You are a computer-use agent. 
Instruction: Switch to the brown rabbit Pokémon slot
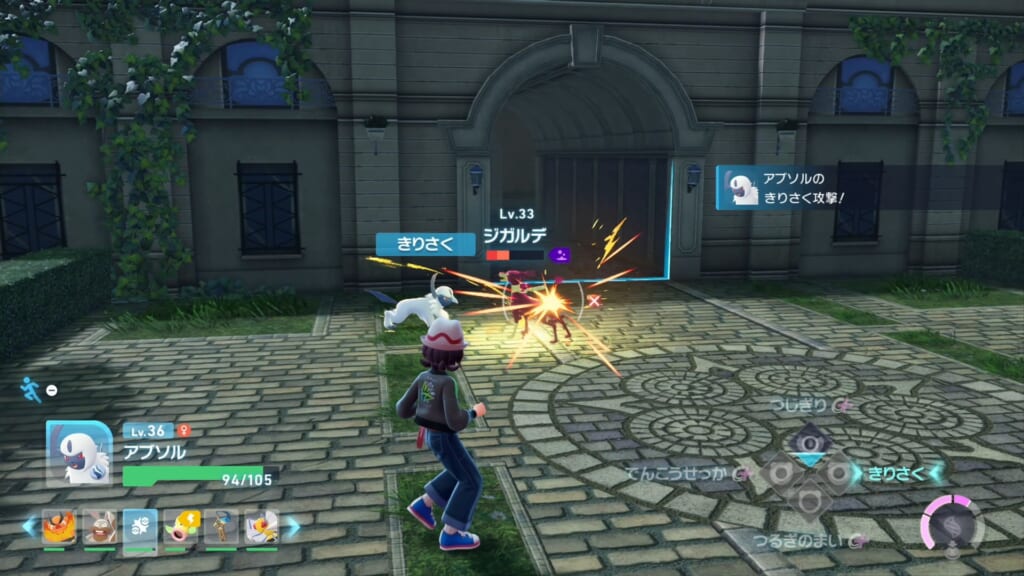click(99, 526)
